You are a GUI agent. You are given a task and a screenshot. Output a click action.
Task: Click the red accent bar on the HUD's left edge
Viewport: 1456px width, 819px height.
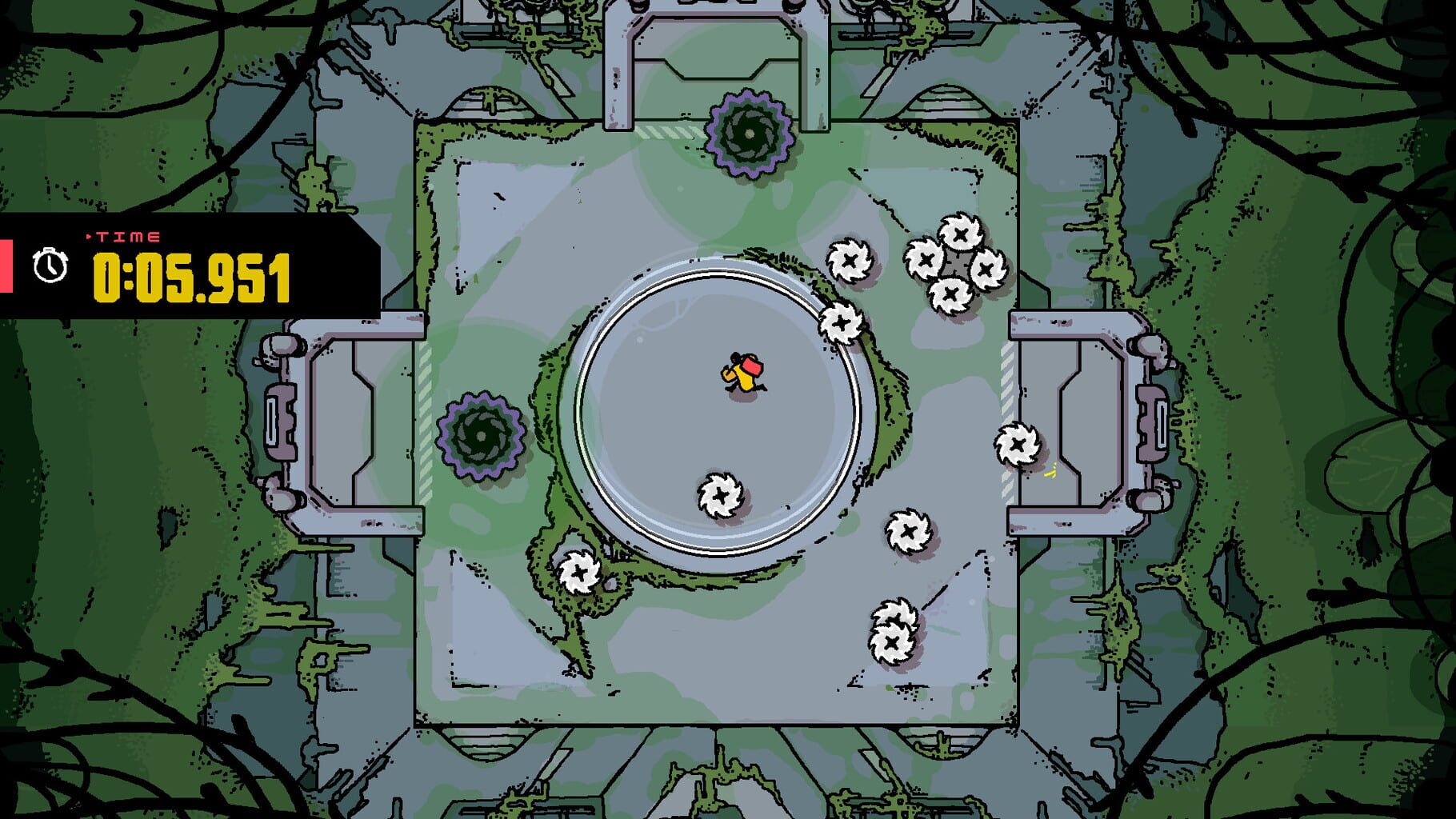[x=5, y=264]
